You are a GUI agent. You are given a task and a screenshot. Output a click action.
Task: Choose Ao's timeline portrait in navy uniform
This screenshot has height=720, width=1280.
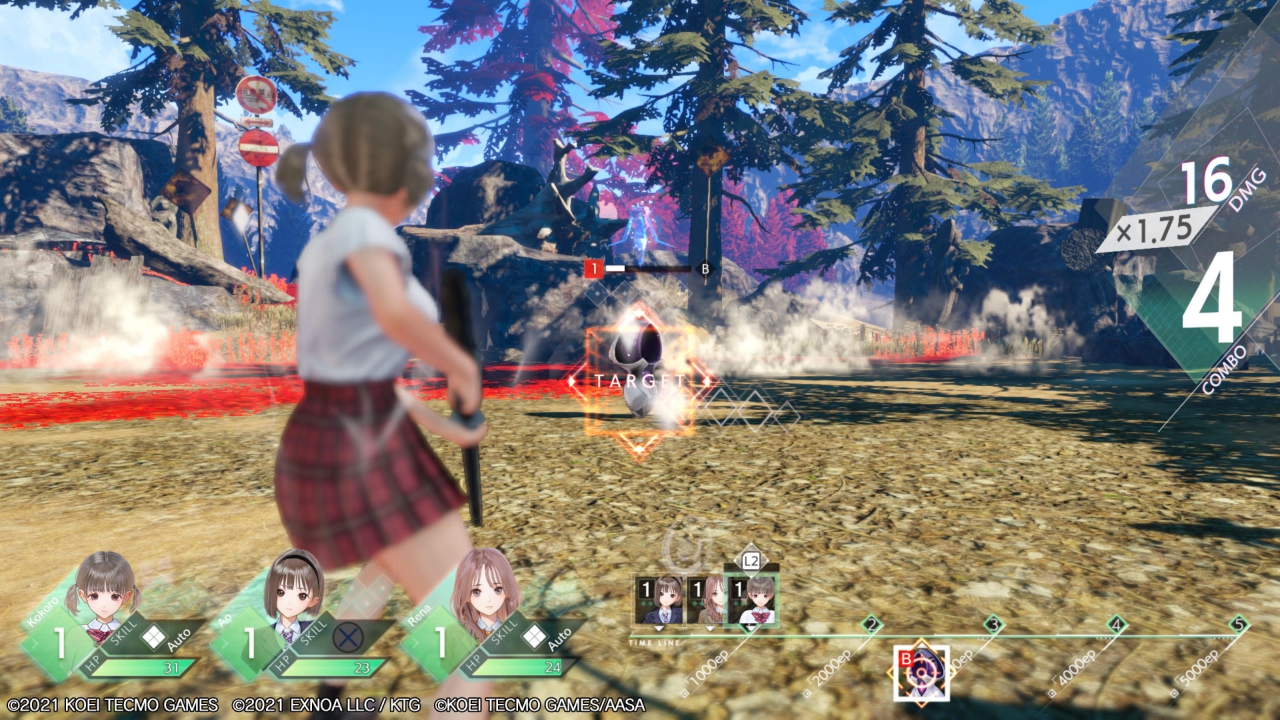tap(659, 600)
